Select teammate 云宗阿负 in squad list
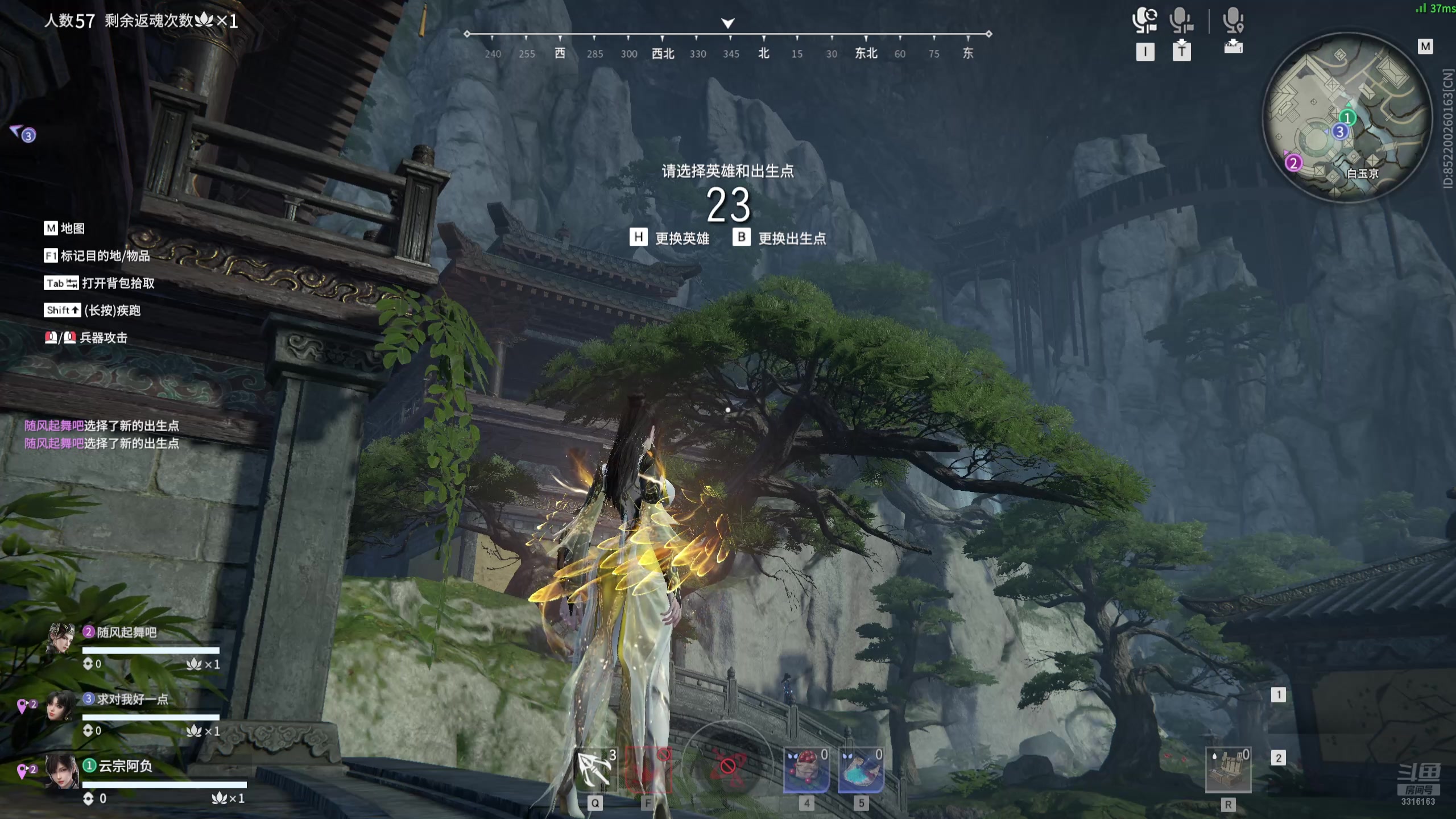The height and width of the screenshot is (819, 1456). [x=125, y=766]
